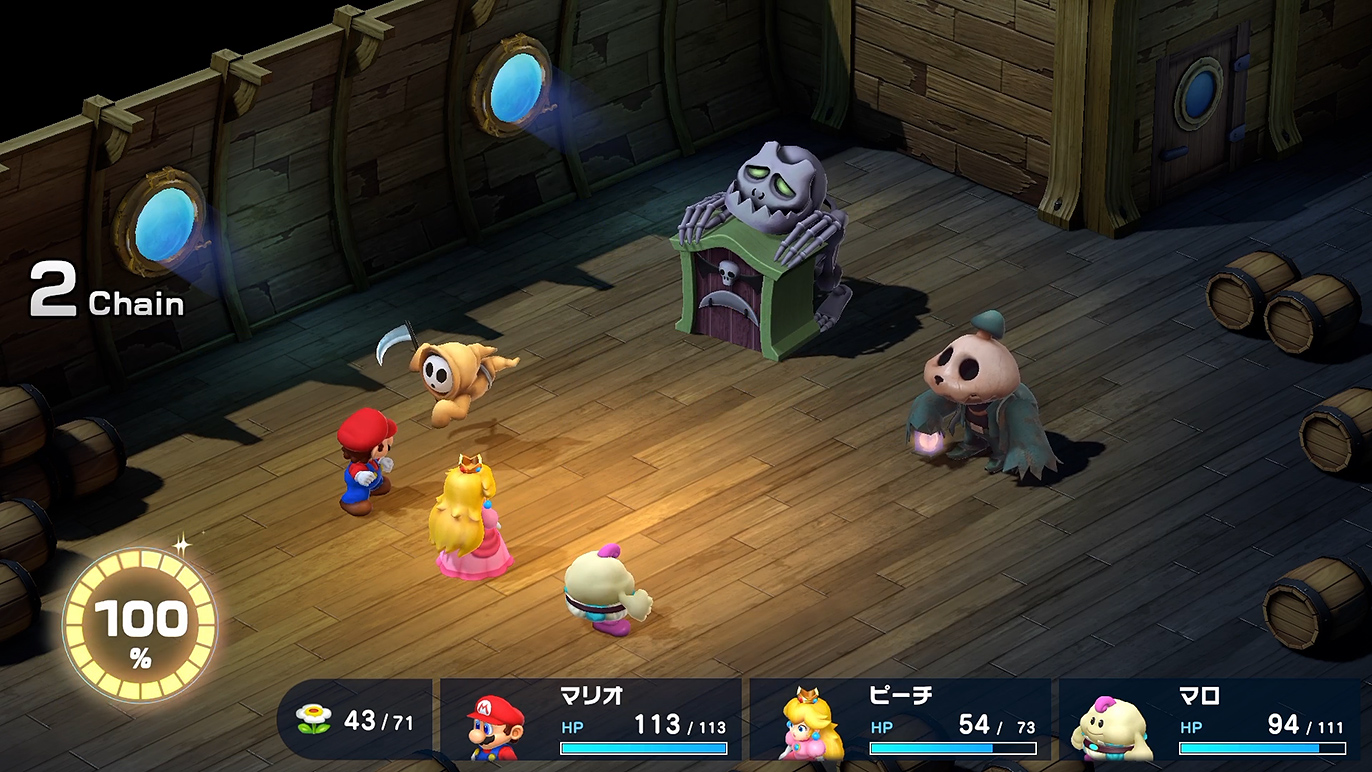The height and width of the screenshot is (772, 1372).
Task: Activate the 100% action gauge
Action: pyautogui.click(x=140, y=624)
